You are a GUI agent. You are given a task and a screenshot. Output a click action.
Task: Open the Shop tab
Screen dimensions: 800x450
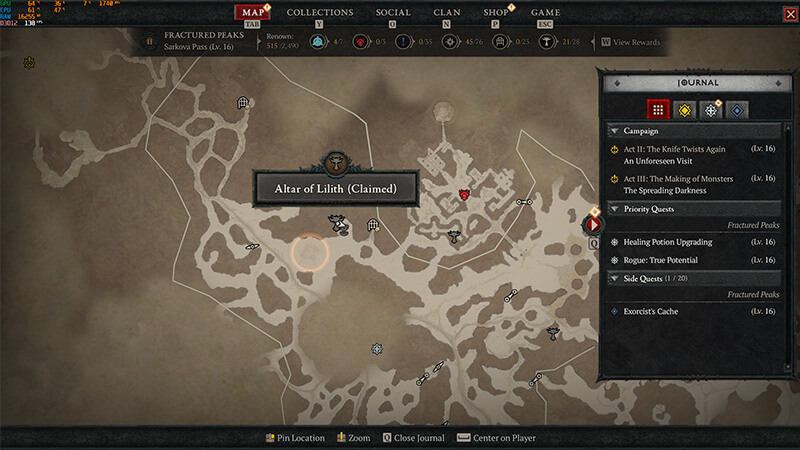click(x=495, y=12)
